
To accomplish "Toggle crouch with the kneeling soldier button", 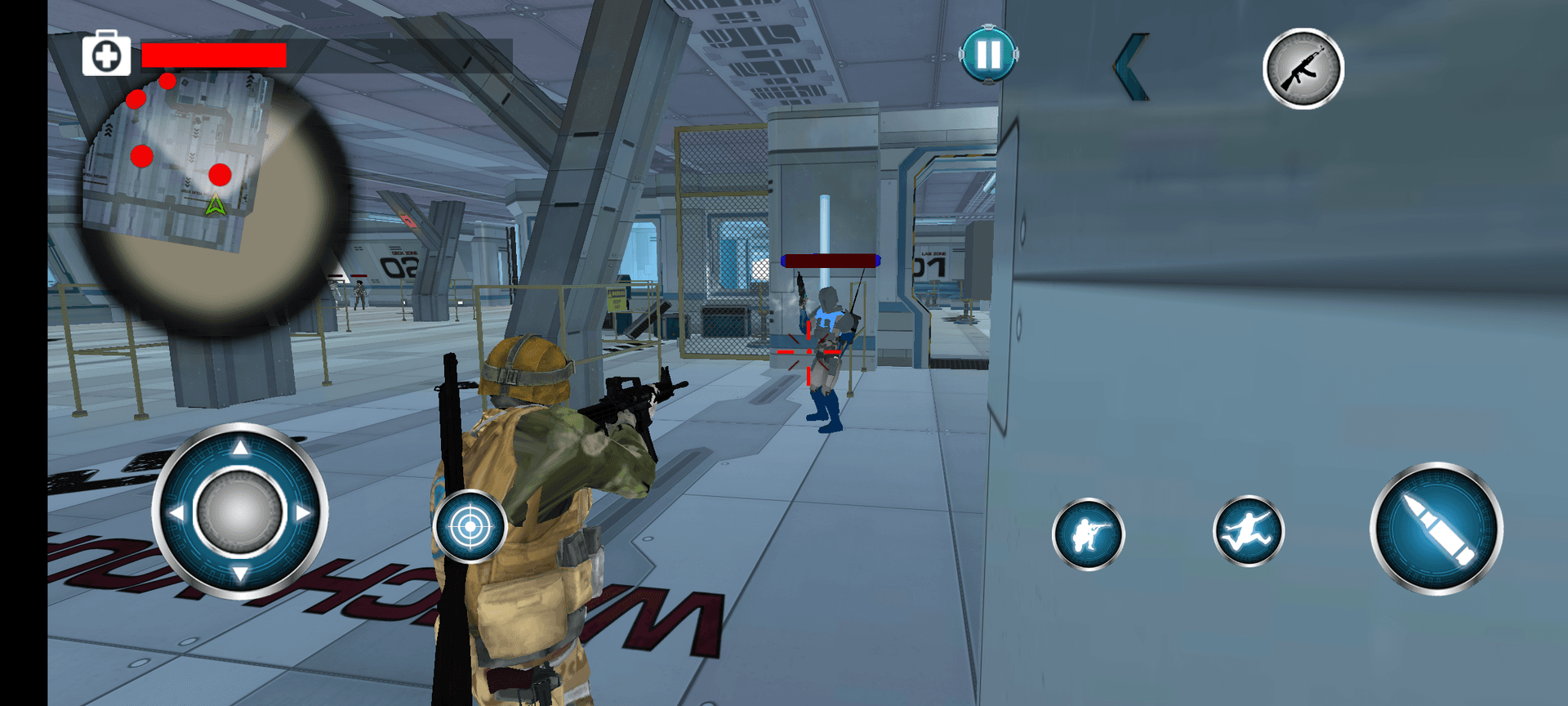I will tap(1088, 534).
